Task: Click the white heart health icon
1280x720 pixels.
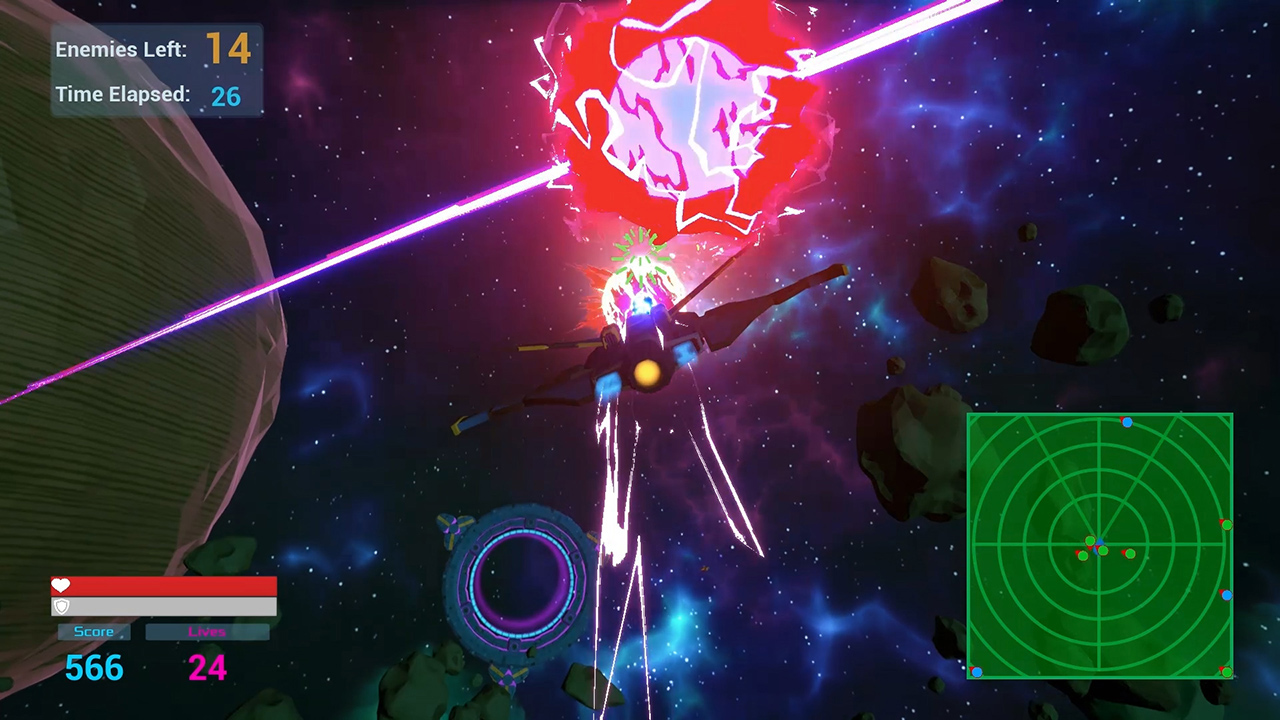Action: point(61,585)
